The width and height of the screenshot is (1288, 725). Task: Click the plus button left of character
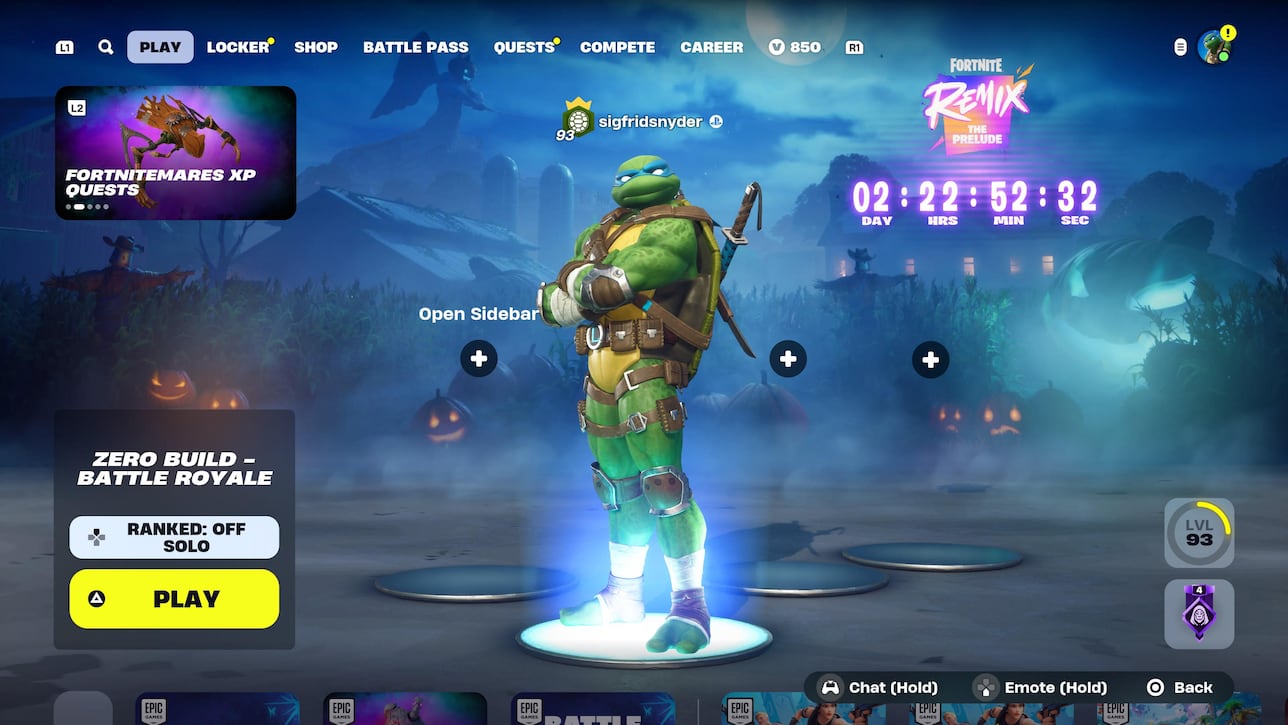click(478, 358)
